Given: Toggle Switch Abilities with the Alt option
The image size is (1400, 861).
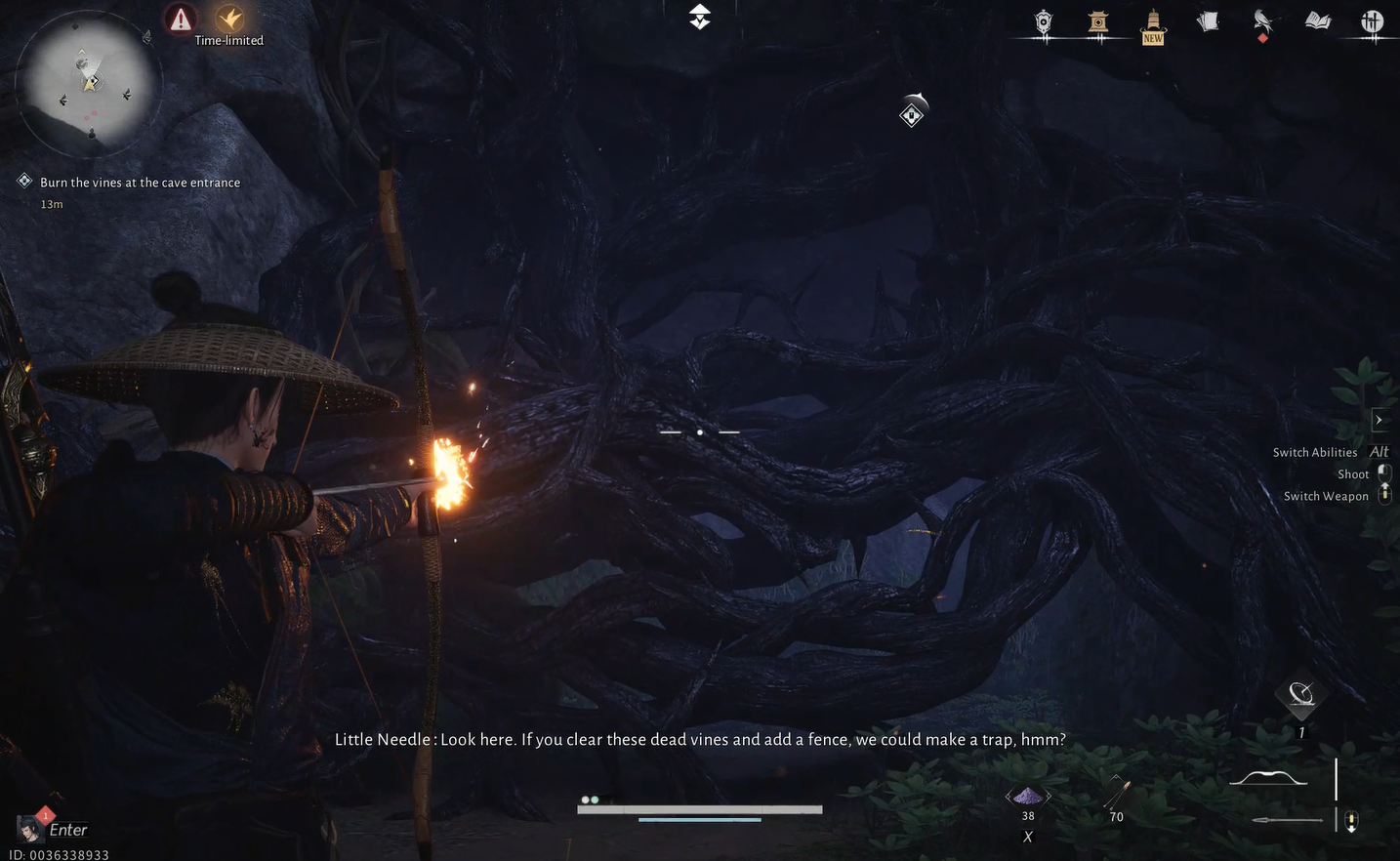Looking at the screenshot, I should tap(1379, 451).
